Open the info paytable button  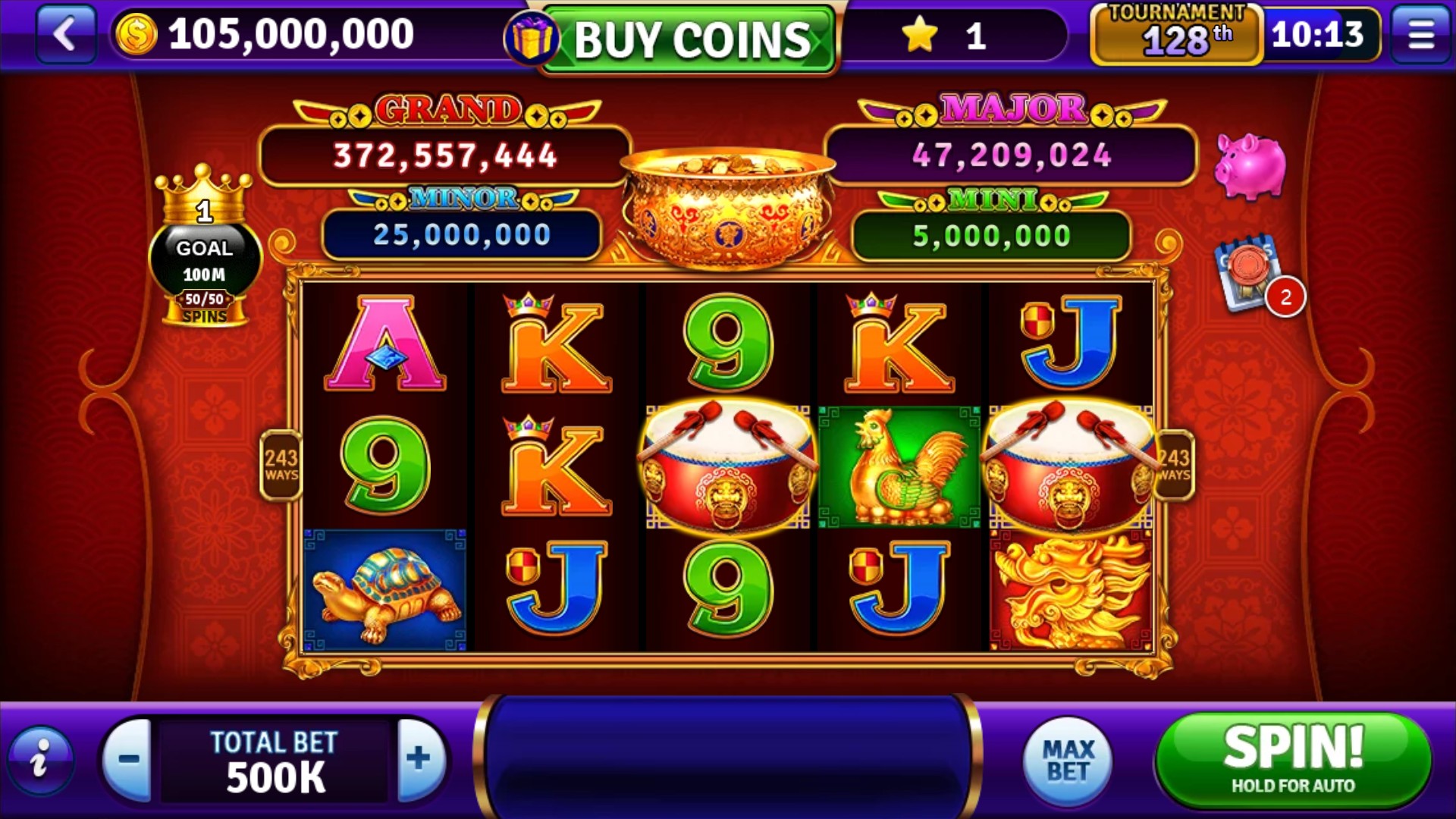pyautogui.click(x=41, y=759)
